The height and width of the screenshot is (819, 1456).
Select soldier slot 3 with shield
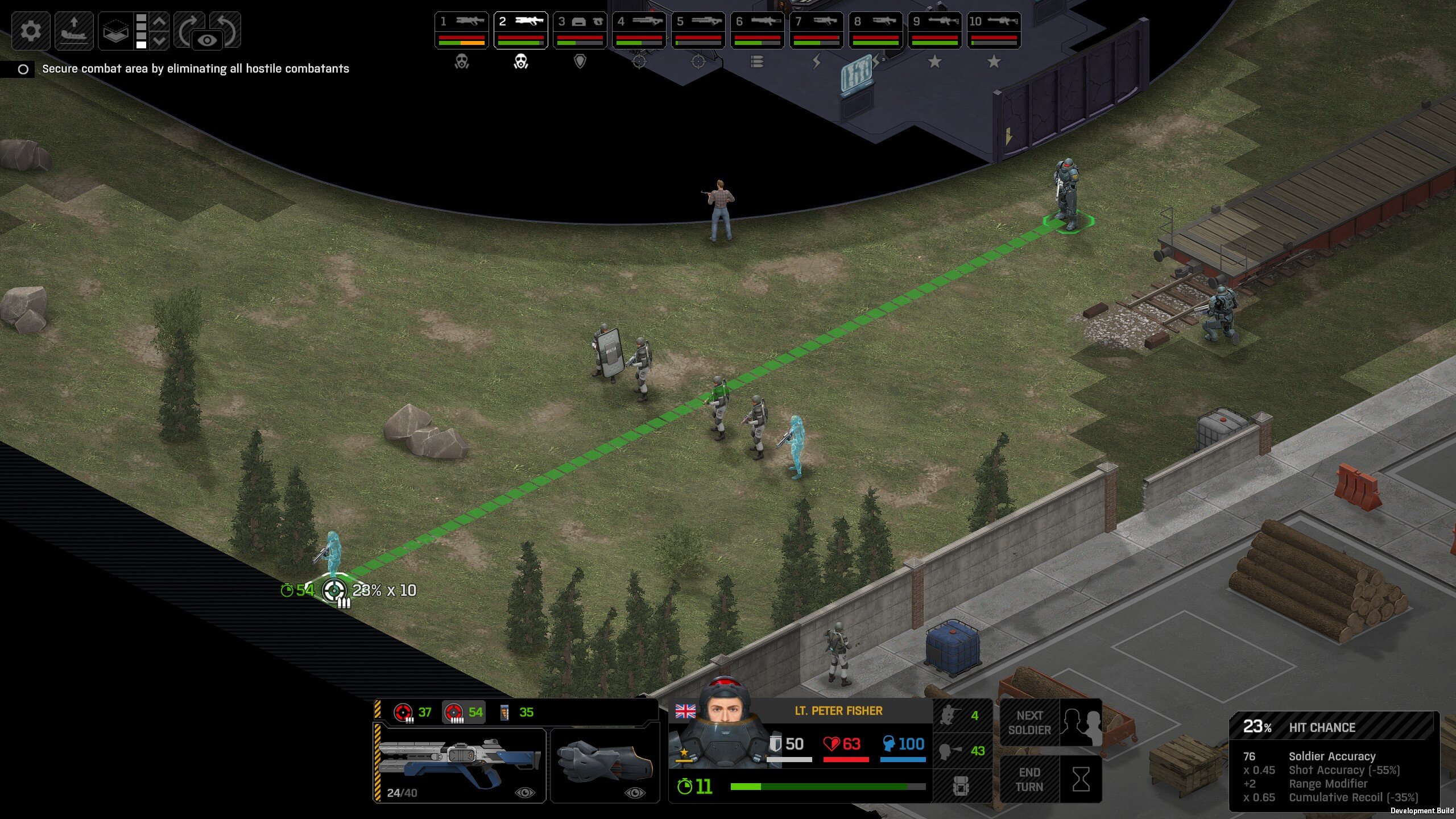click(x=580, y=30)
